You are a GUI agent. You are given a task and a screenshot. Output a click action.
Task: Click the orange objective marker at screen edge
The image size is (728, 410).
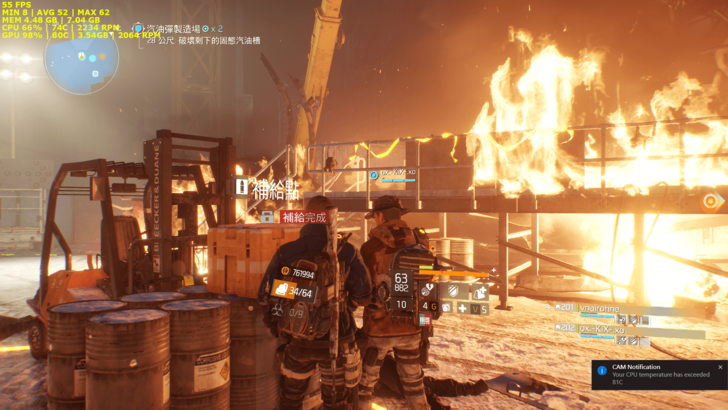click(711, 201)
